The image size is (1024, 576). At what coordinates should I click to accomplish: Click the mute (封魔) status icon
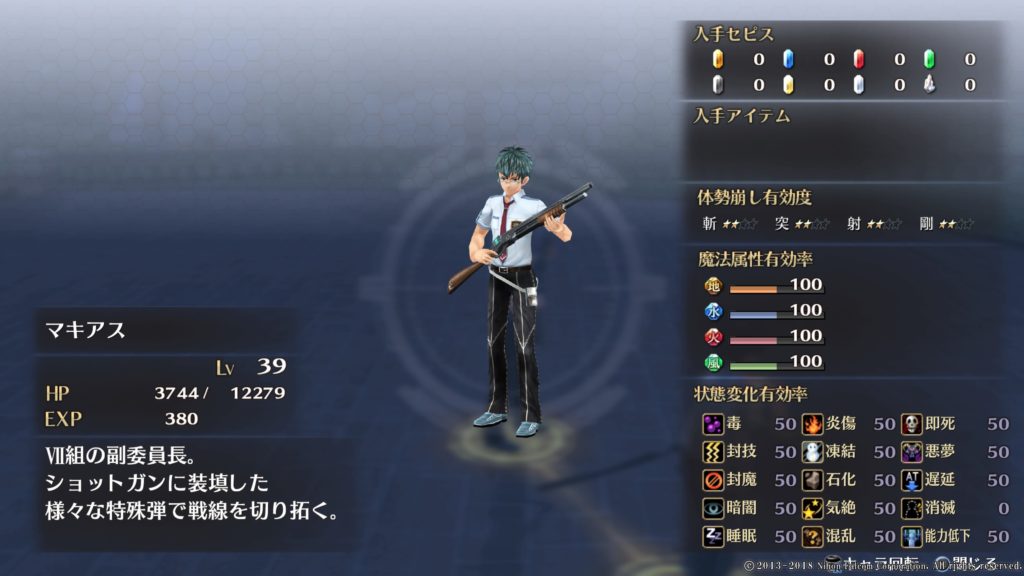point(712,480)
